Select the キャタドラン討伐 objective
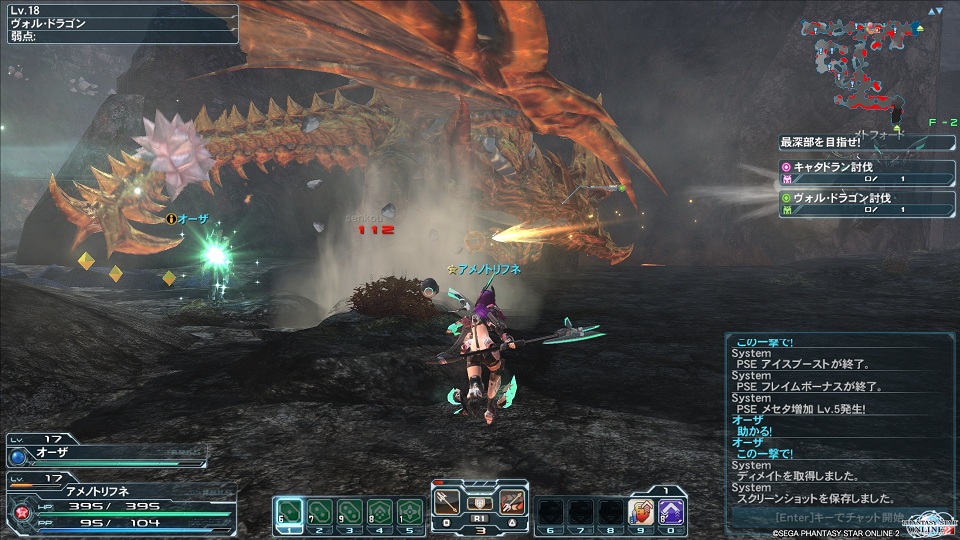960x540 pixels. 866,173
